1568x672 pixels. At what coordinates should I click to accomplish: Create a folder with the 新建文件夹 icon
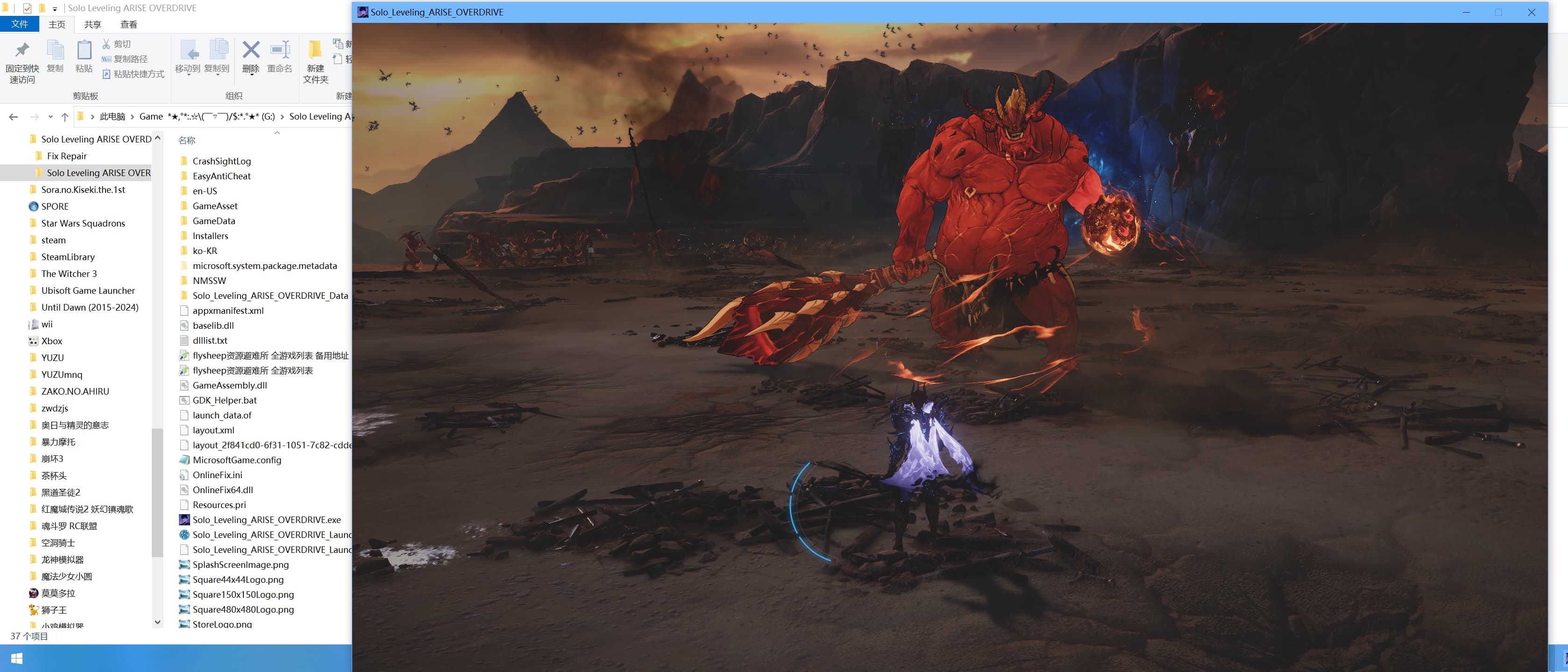pos(315,58)
